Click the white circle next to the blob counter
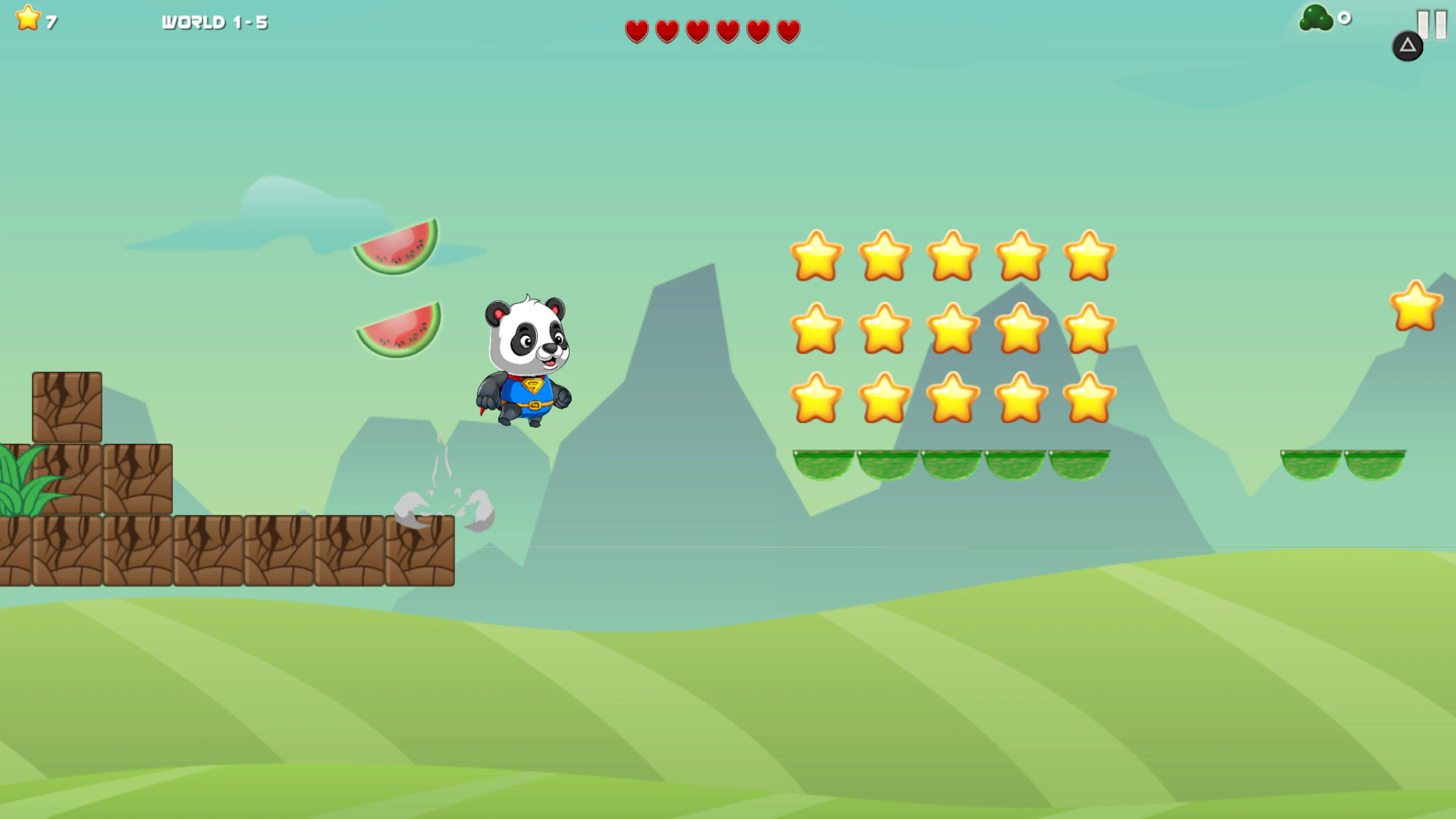 coord(1344,18)
